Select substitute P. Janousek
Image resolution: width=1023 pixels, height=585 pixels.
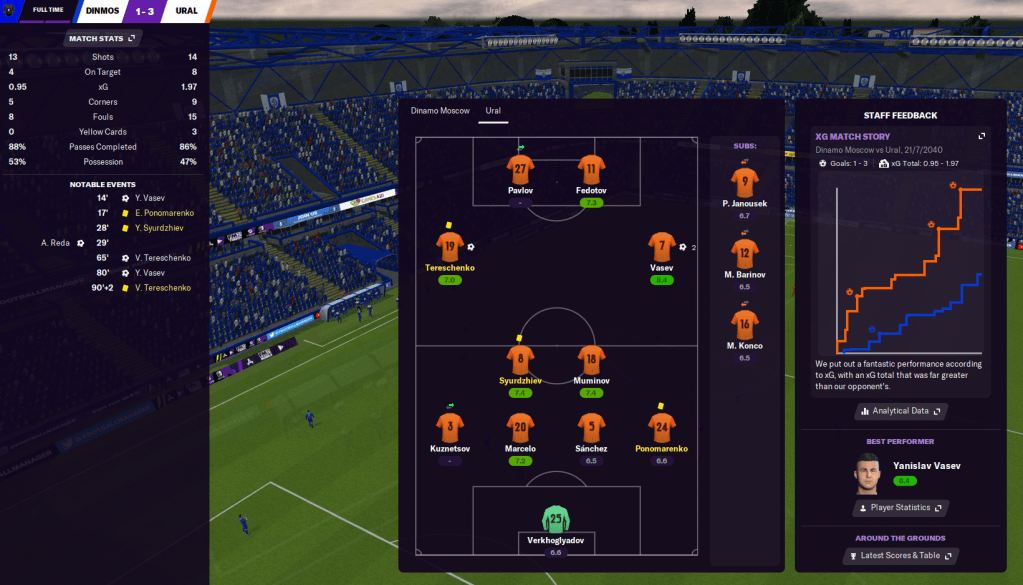[744, 182]
